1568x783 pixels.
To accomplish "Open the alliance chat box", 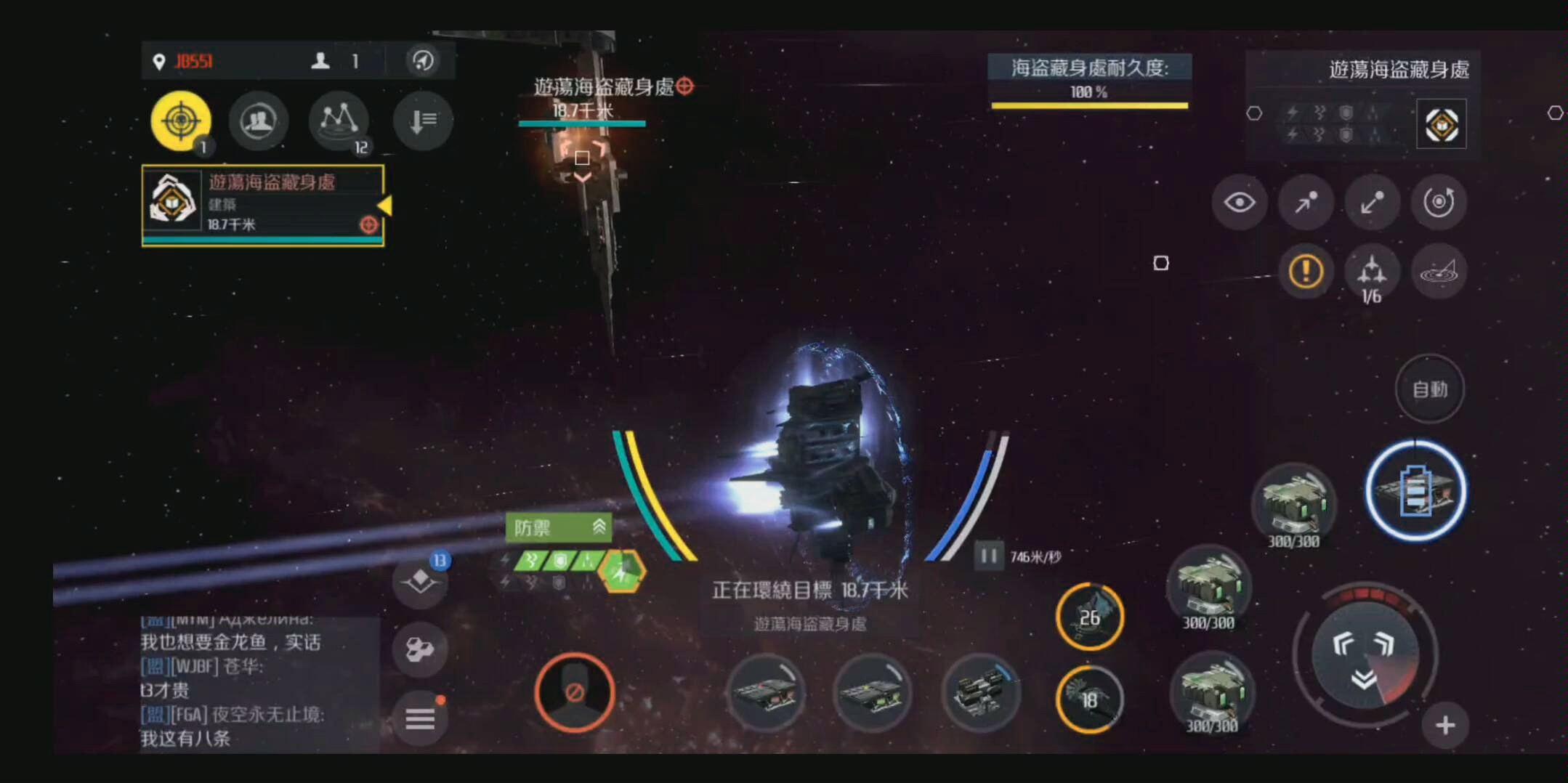I will point(258,683).
